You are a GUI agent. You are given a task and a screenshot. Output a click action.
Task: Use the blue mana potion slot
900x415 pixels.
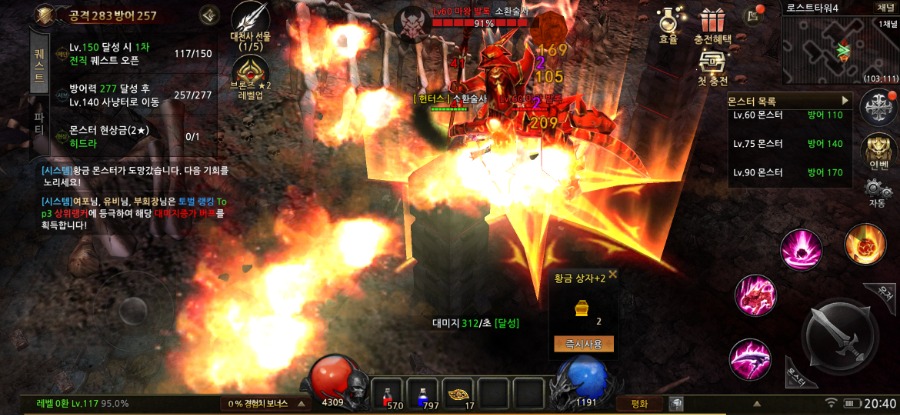pyautogui.click(x=430, y=391)
